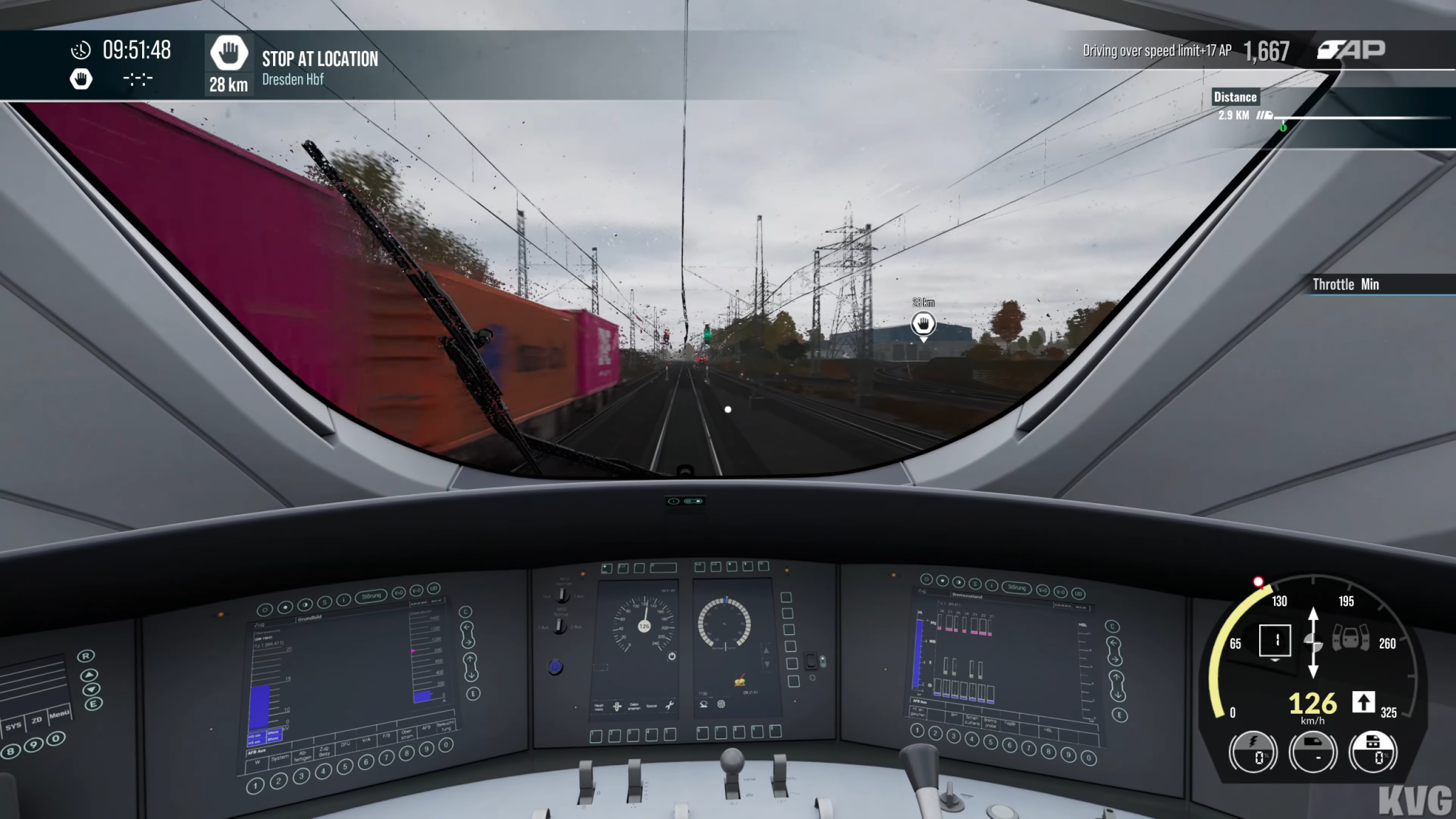The width and height of the screenshot is (1456, 819).
Task: Select the forward reverser arrow indicator
Action: (x=1363, y=702)
